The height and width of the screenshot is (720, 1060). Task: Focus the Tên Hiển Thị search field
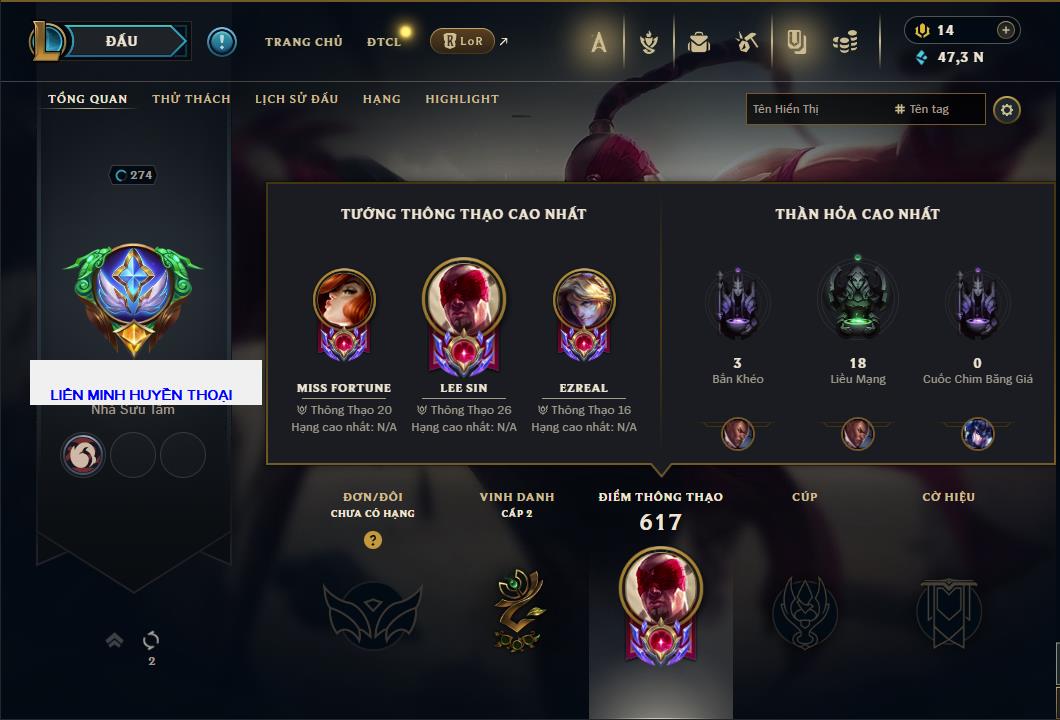(815, 109)
